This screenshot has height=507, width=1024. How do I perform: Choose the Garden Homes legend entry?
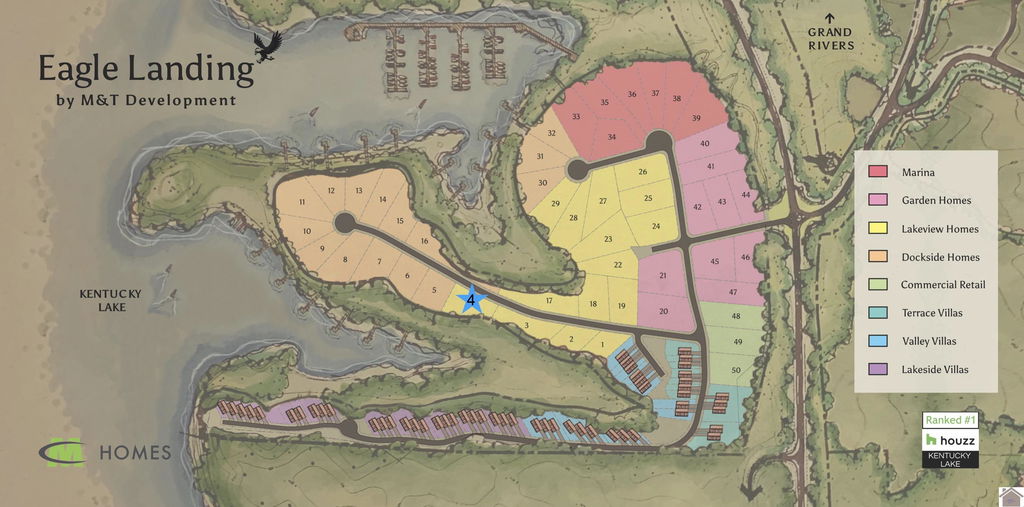[936, 201]
